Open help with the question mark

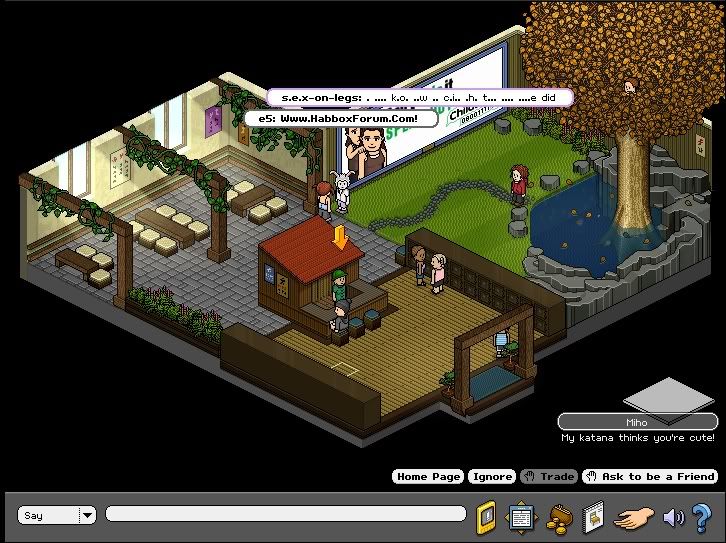(701, 517)
